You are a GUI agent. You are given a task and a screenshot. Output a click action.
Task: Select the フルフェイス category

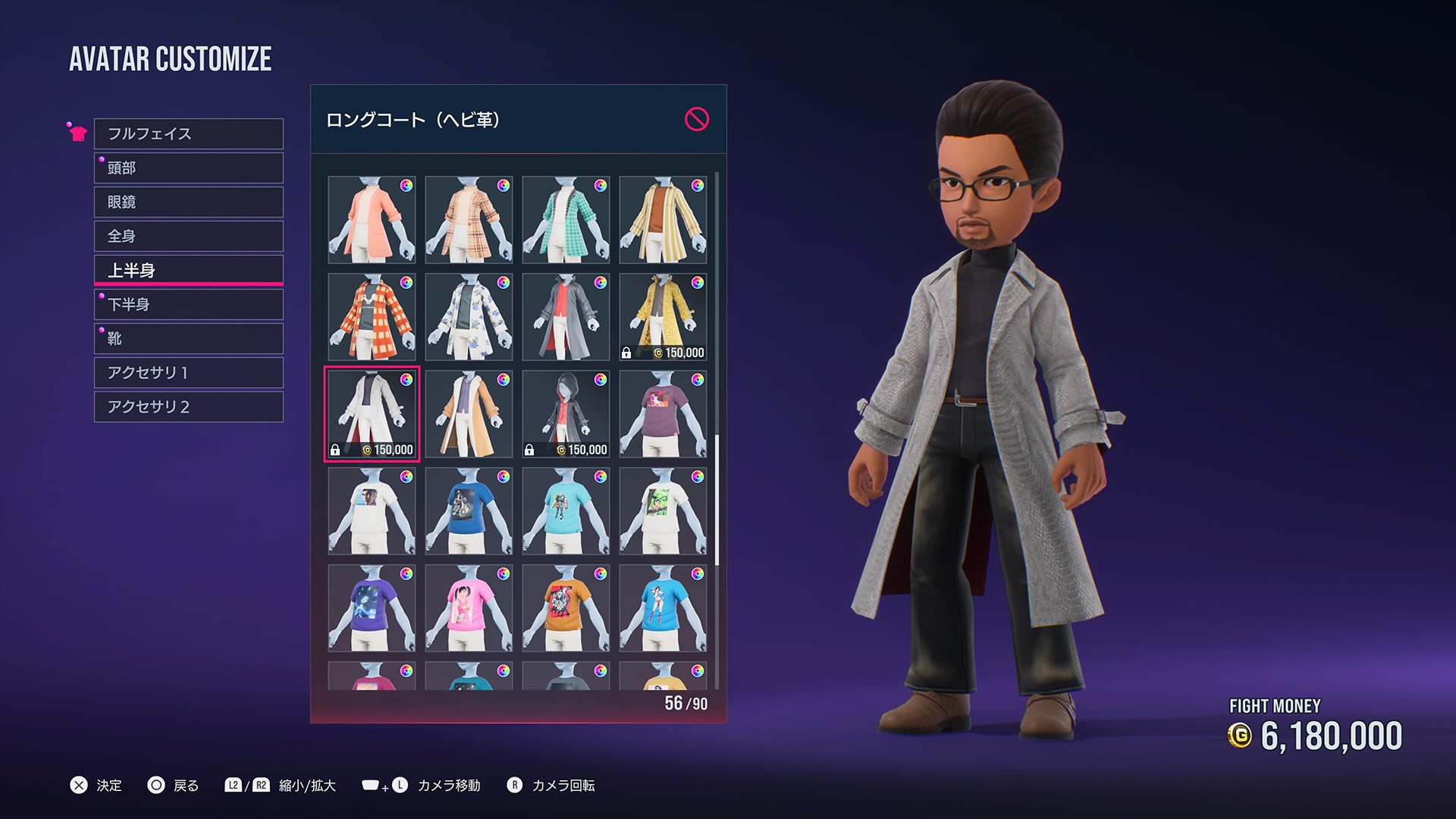click(188, 133)
